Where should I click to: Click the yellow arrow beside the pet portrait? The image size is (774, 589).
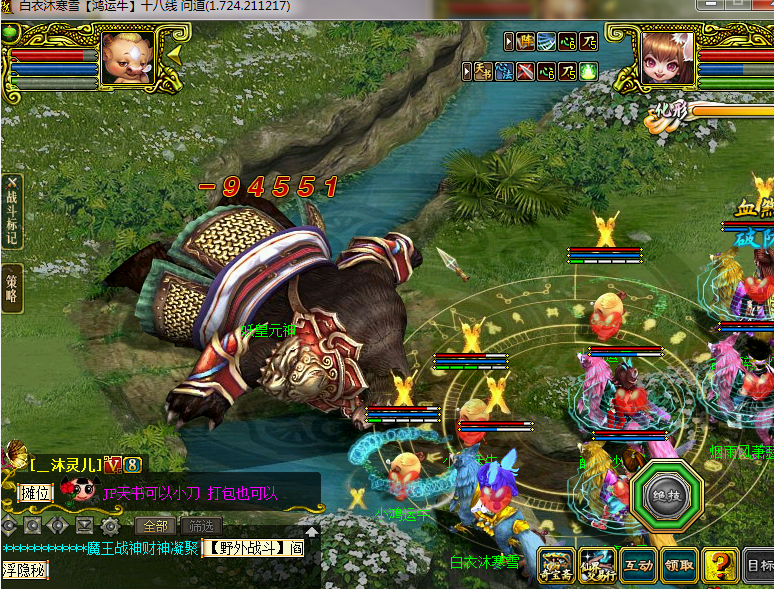173,54
